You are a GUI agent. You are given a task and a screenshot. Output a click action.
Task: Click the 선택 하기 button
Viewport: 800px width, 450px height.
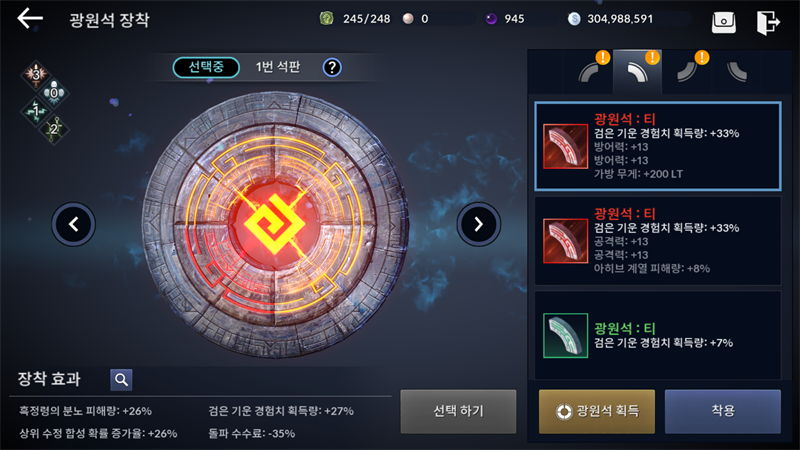click(458, 411)
